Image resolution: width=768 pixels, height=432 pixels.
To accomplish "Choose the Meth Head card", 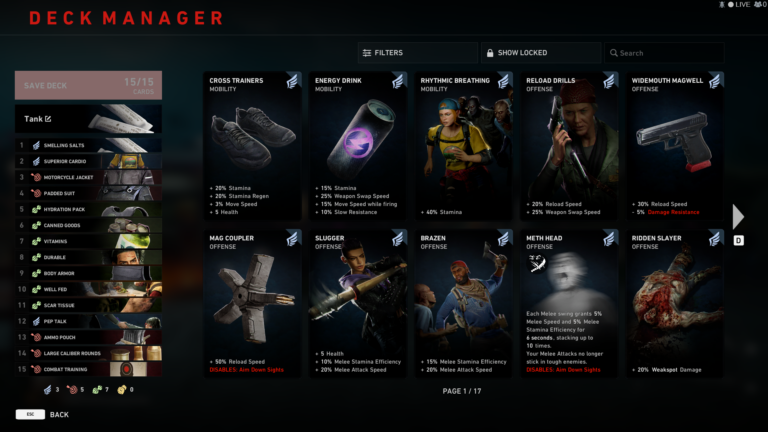I will 570,303.
